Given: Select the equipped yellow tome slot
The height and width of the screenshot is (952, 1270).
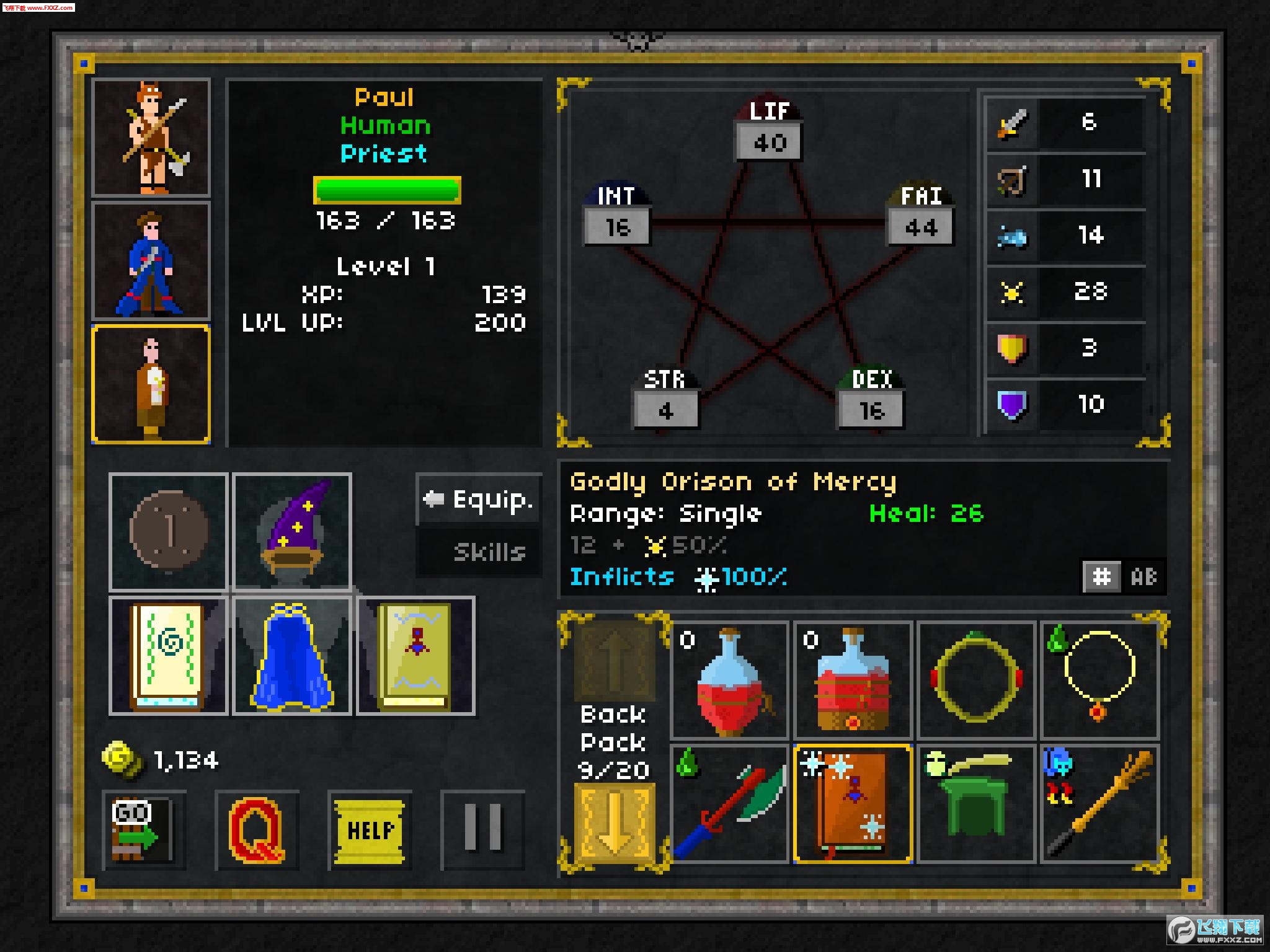Looking at the screenshot, I should [x=415, y=656].
